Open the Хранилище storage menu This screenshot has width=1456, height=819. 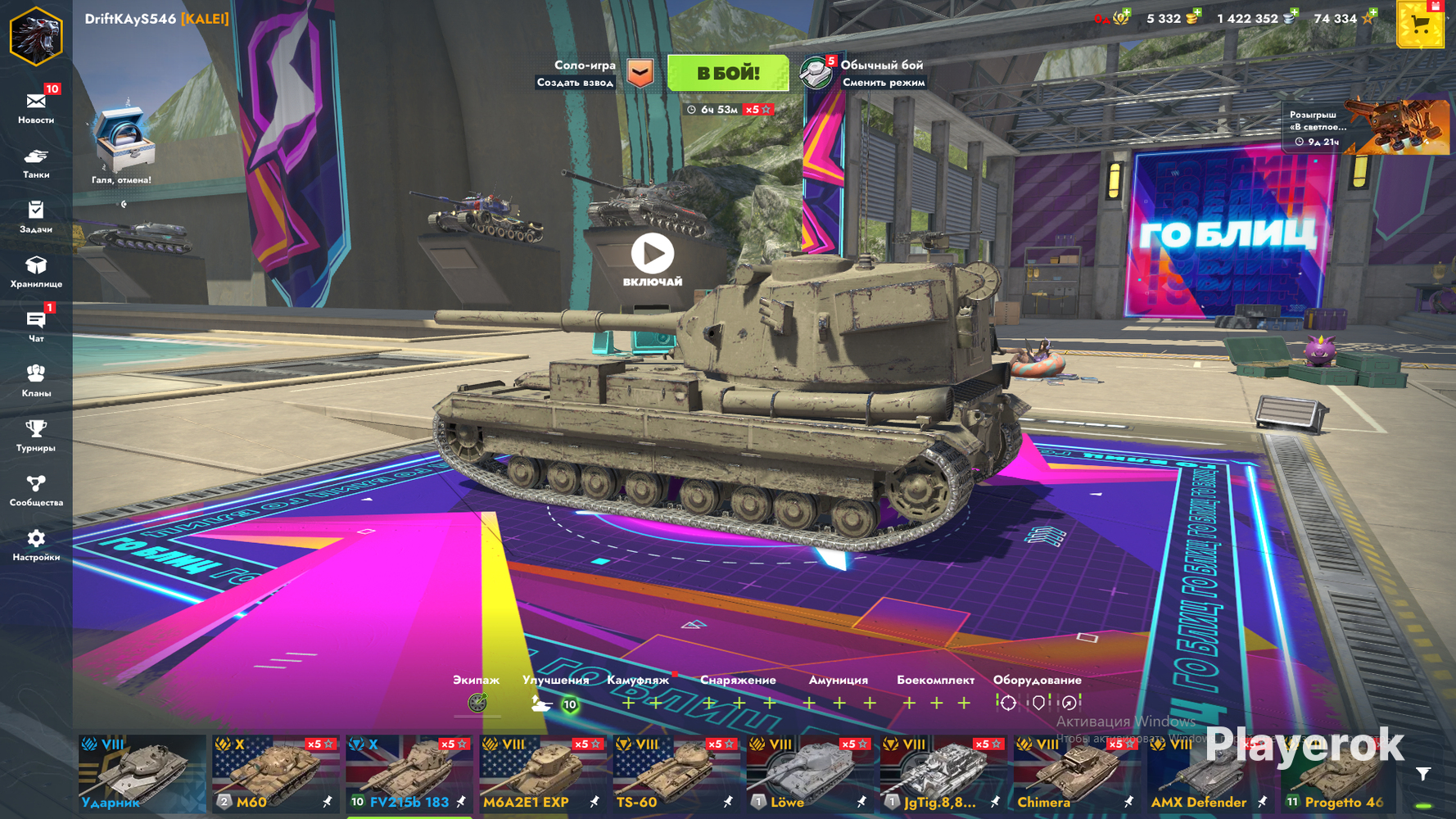[36, 272]
